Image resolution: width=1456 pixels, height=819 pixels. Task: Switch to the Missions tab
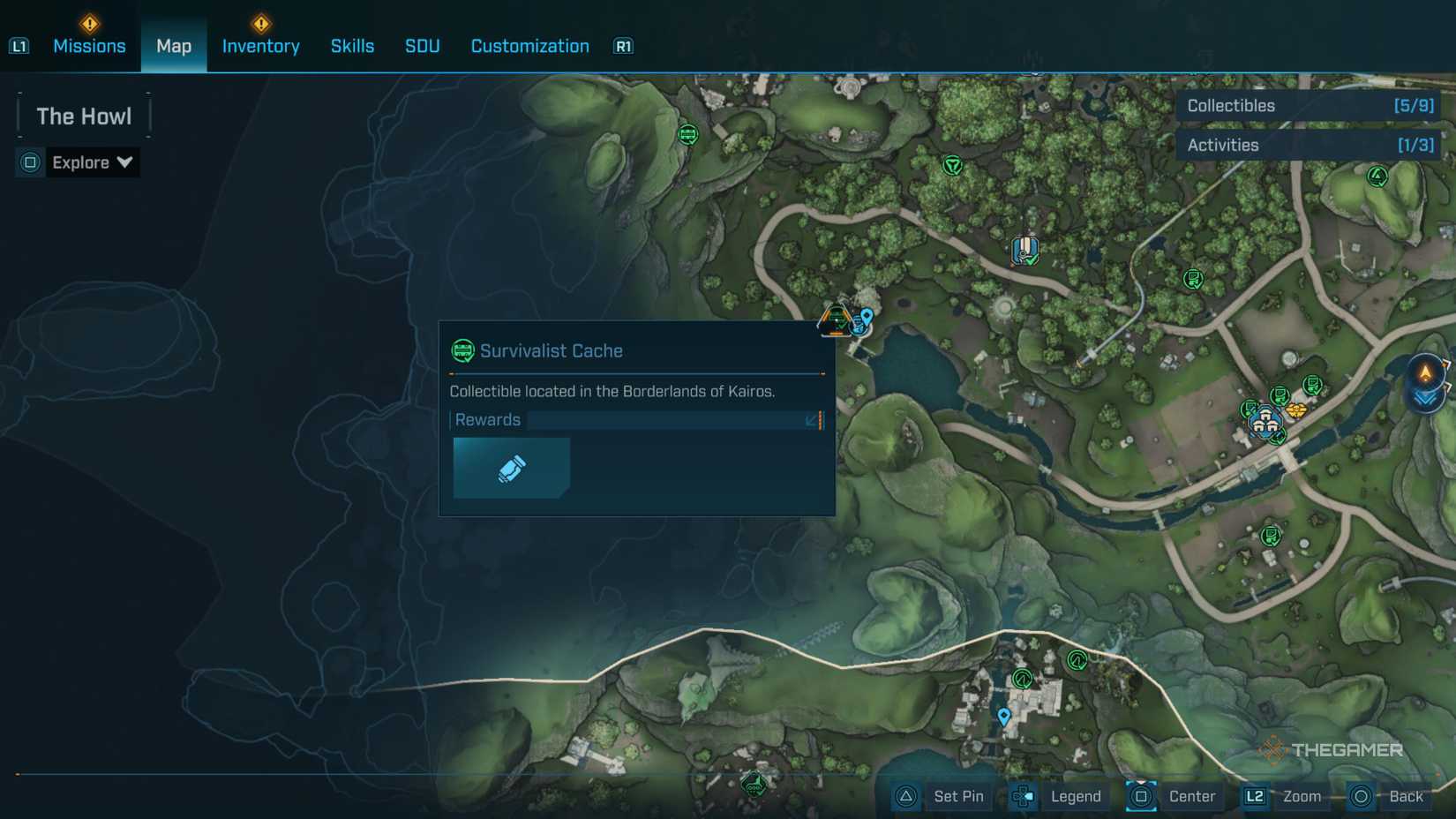[89, 46]
